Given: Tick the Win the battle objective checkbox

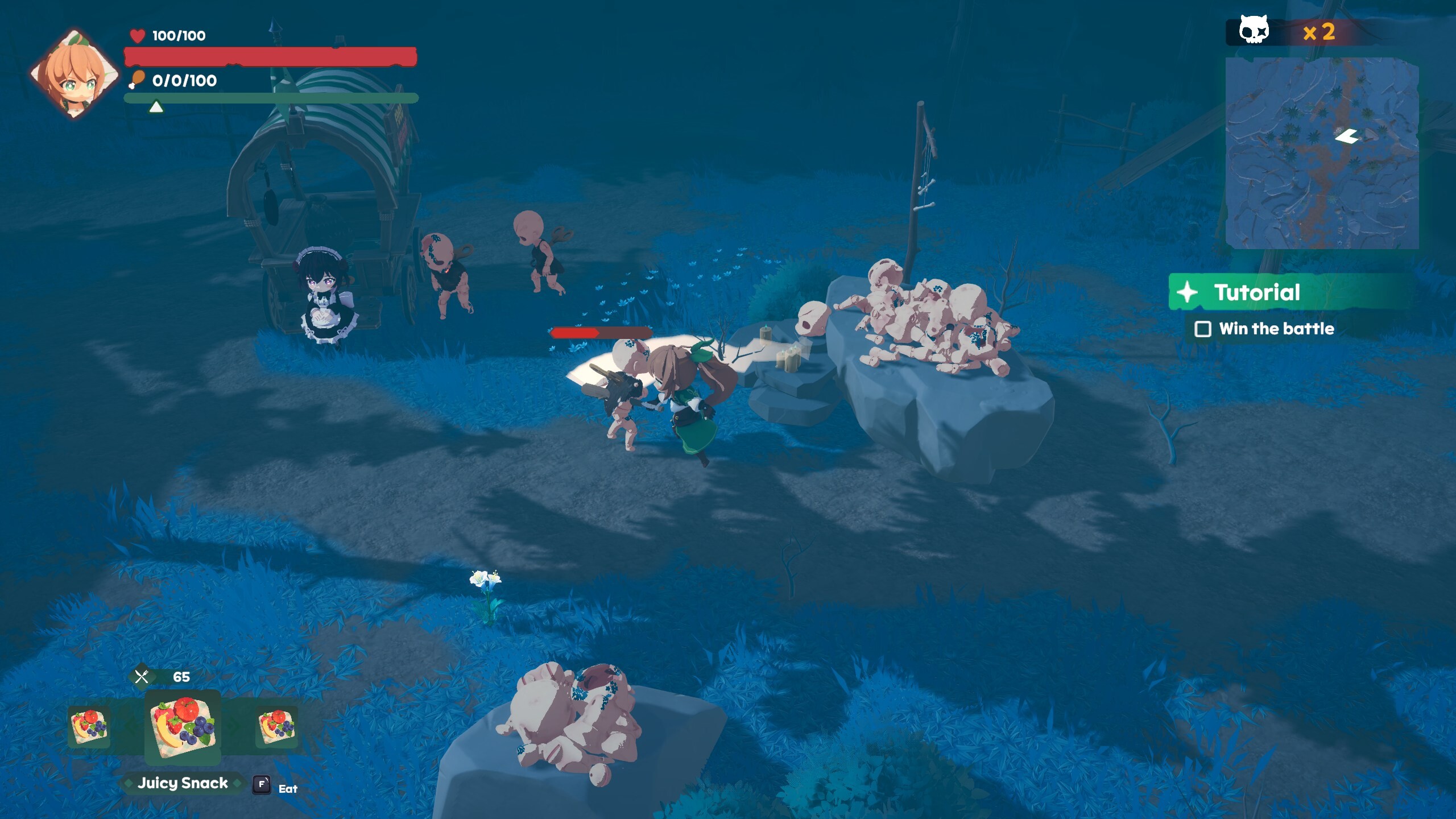Looking at the screenshot, I should 1202,329.
